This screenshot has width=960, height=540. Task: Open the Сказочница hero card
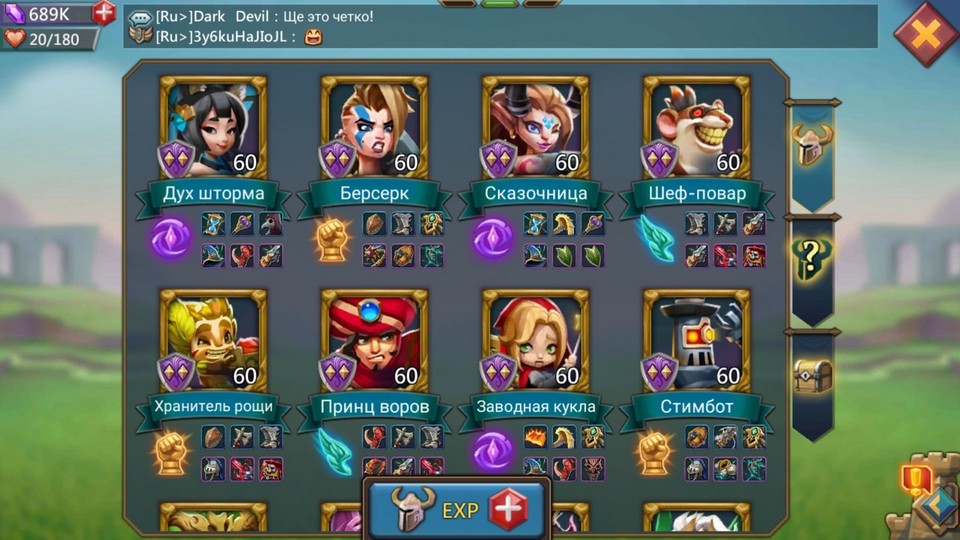[535, 127]
